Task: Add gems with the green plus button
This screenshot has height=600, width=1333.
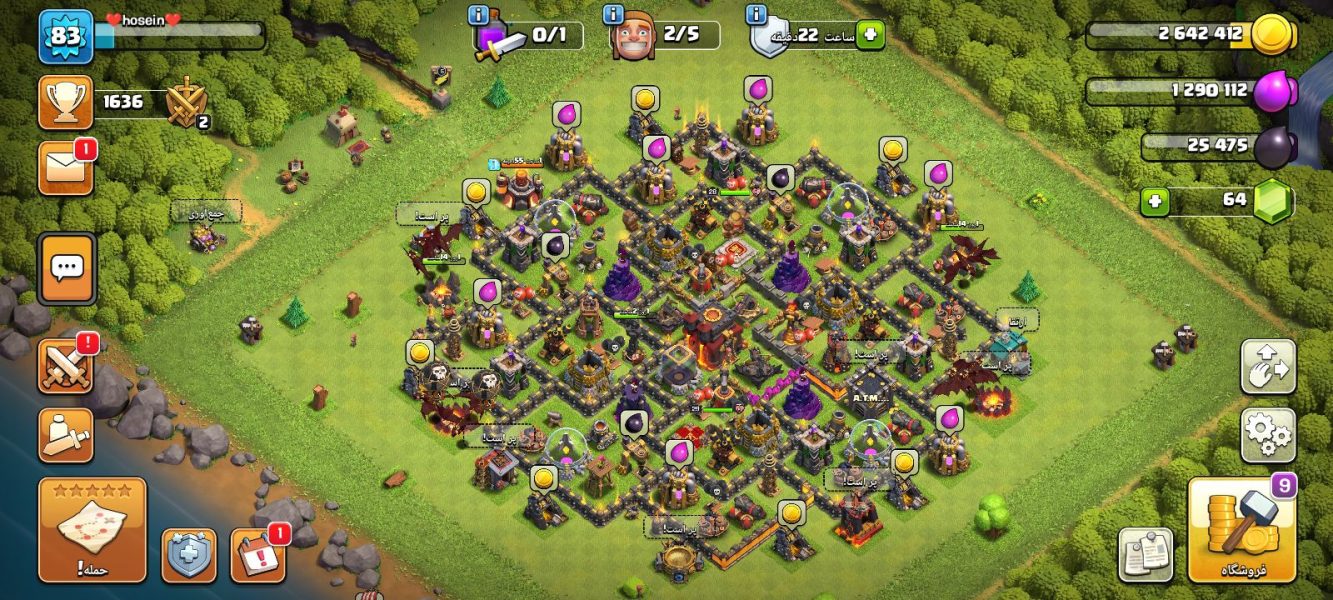Action: [1155, 202]
